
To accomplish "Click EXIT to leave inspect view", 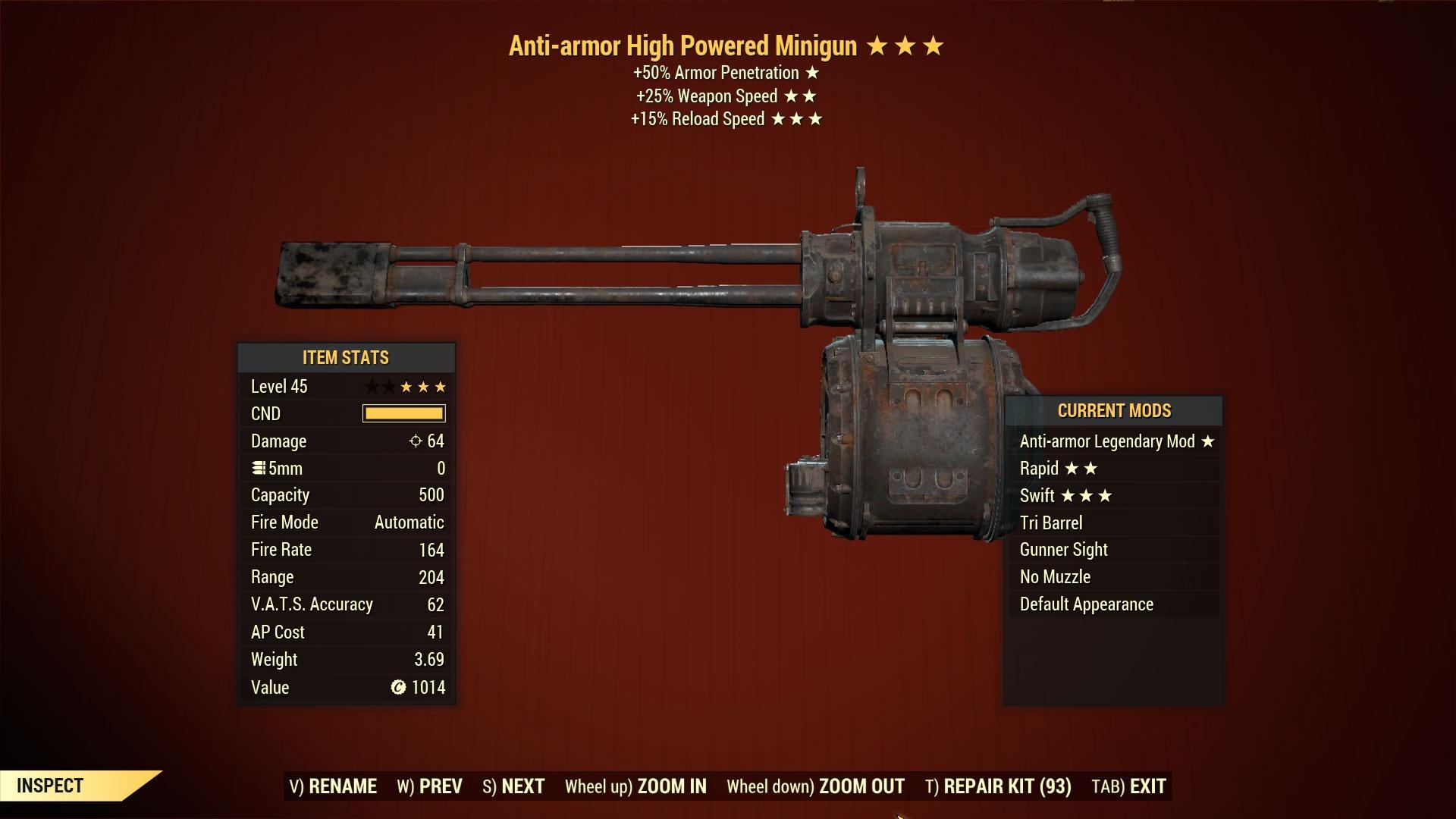I will pos(1128,786).
